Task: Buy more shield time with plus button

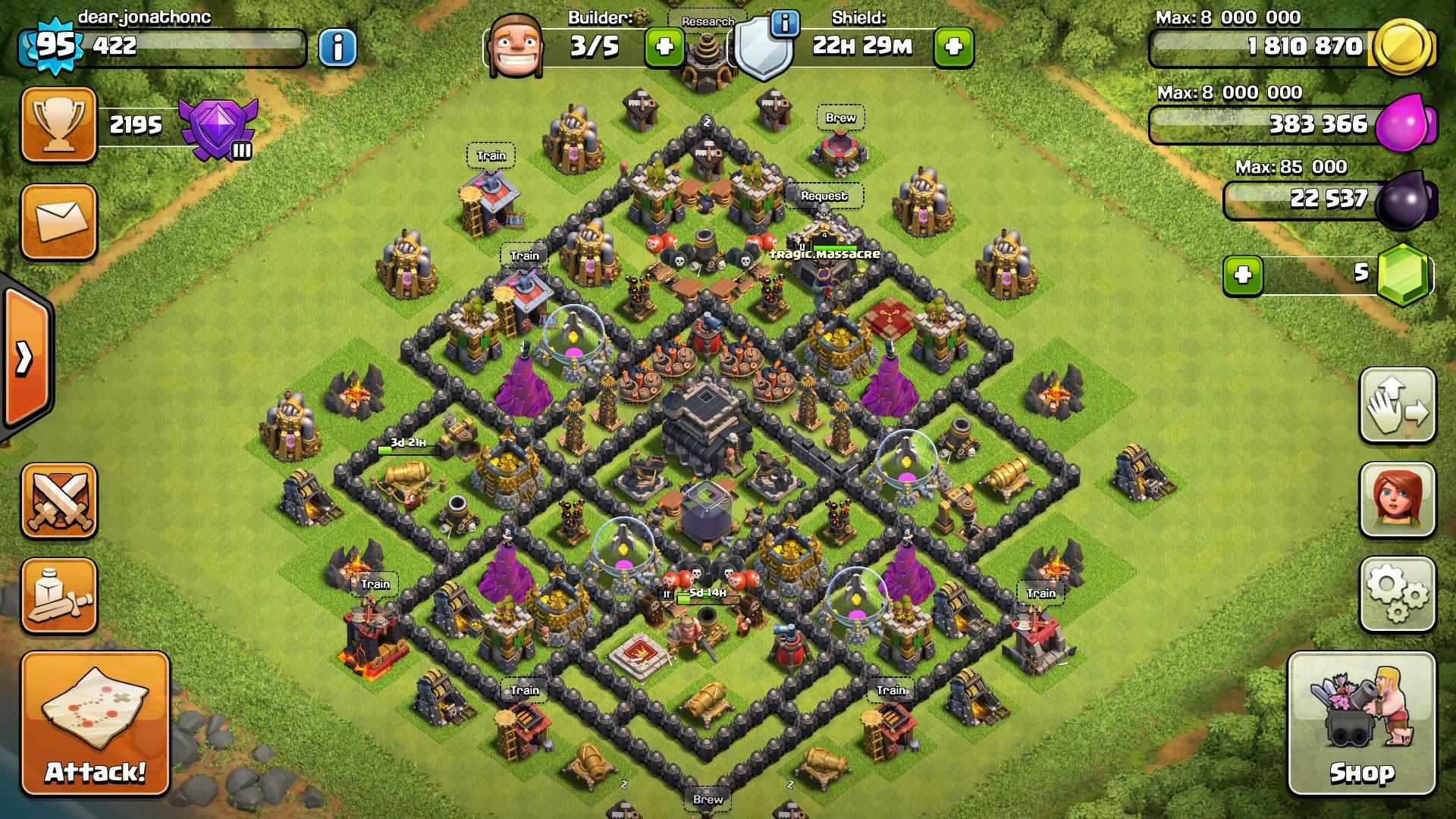Action: pos(954,47)
